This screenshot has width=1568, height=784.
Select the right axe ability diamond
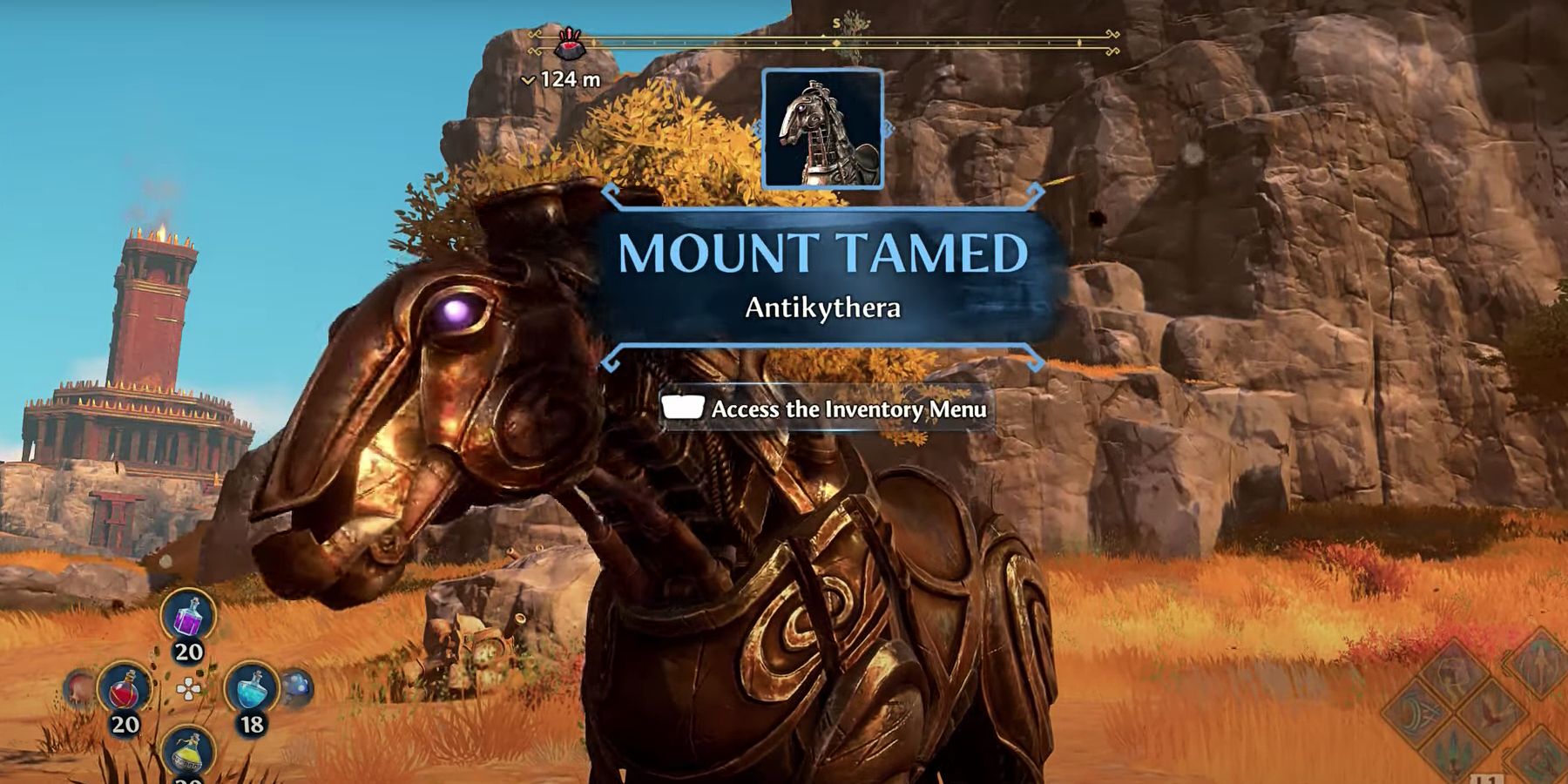[1491, 712]
